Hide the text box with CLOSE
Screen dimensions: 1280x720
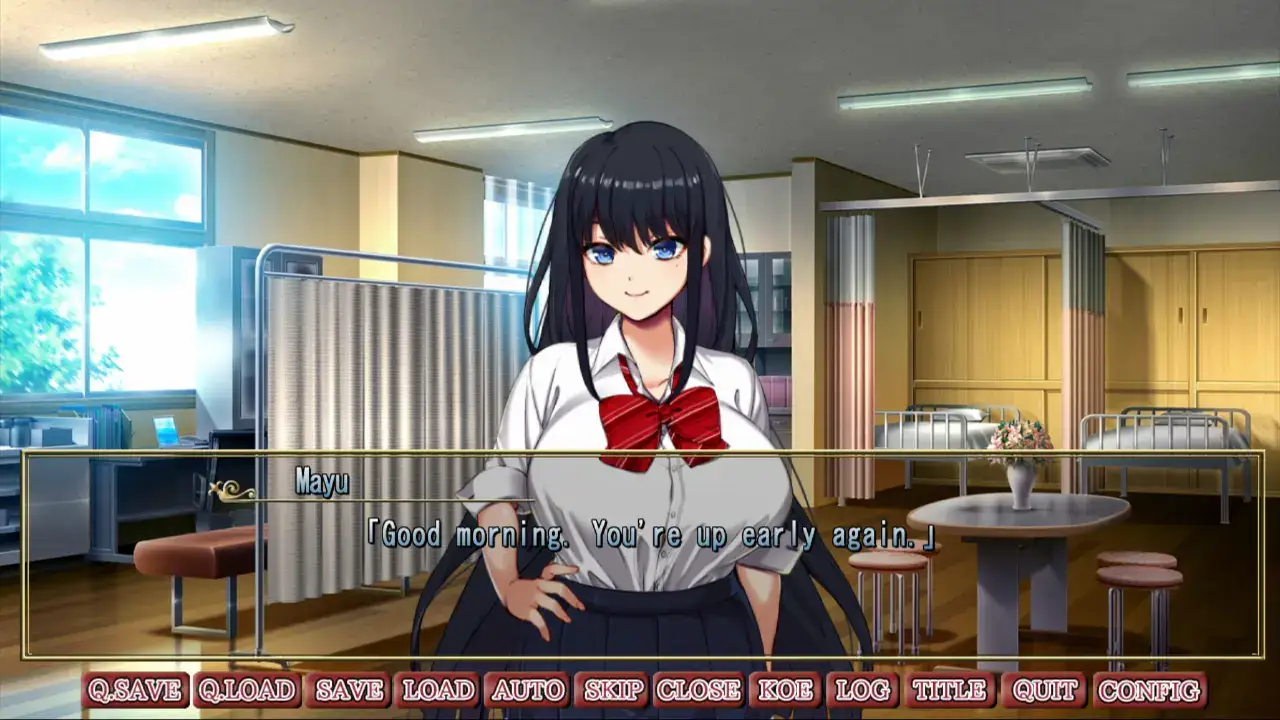pos(698,690)
